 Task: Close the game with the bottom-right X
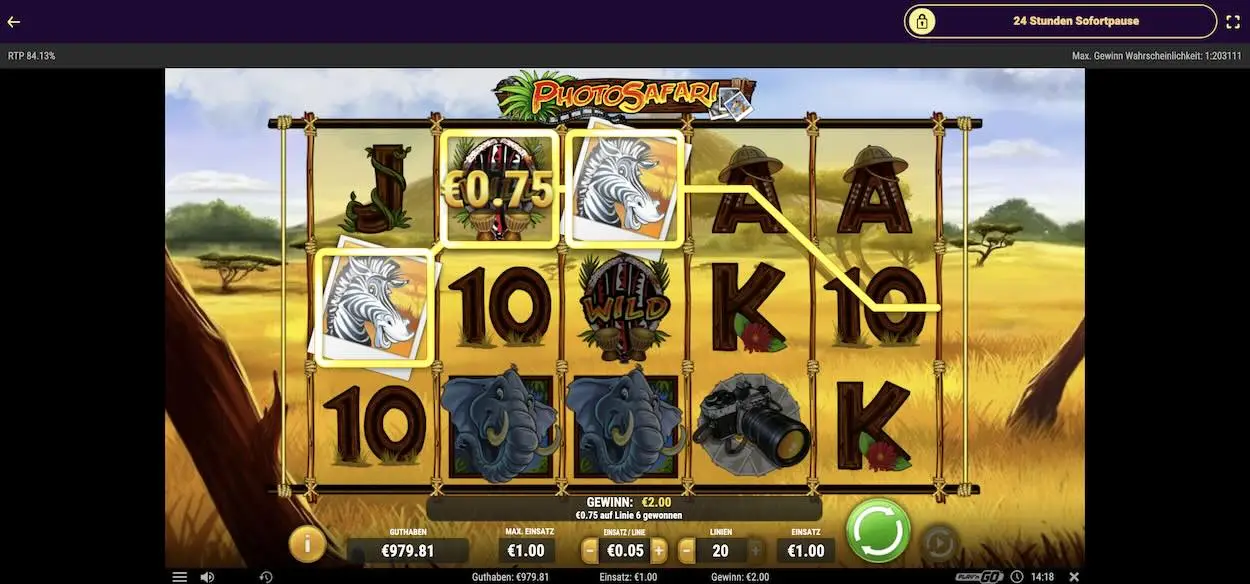(1074, 577)
